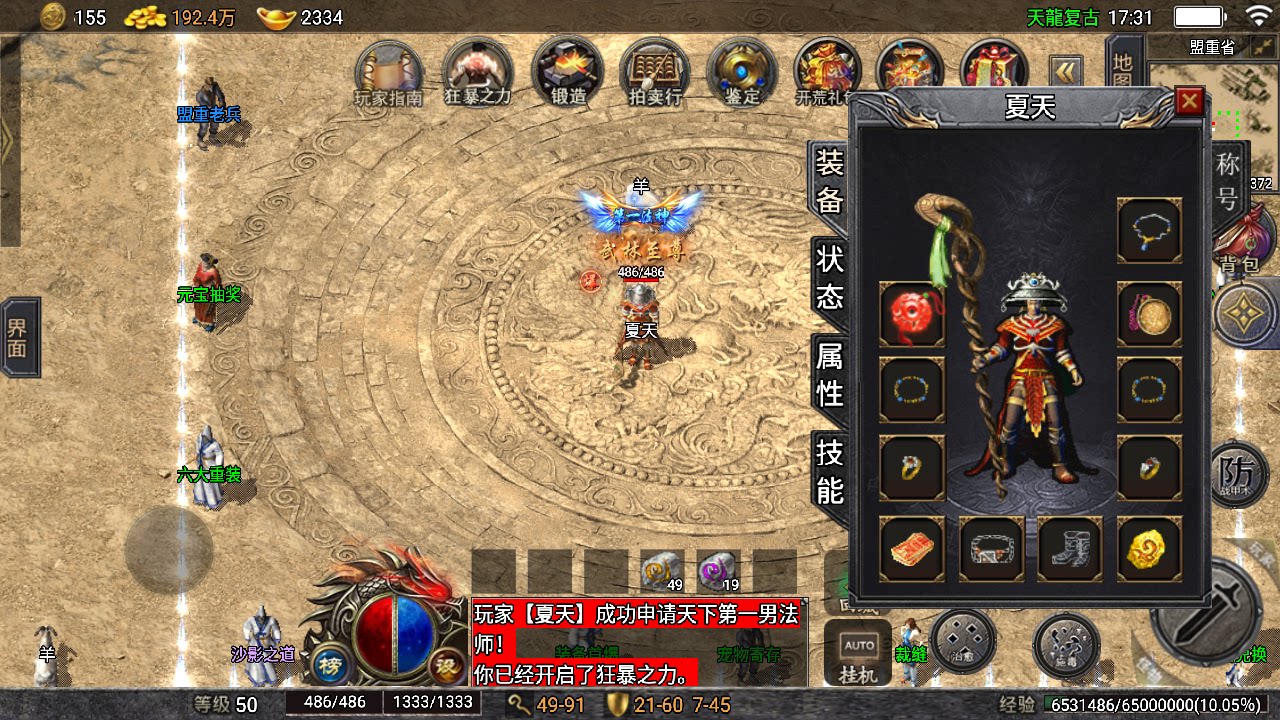Open the 玩家指南 player guide icon
The height and width of the screenshot is (720, 1280).
tap(389, 73)
